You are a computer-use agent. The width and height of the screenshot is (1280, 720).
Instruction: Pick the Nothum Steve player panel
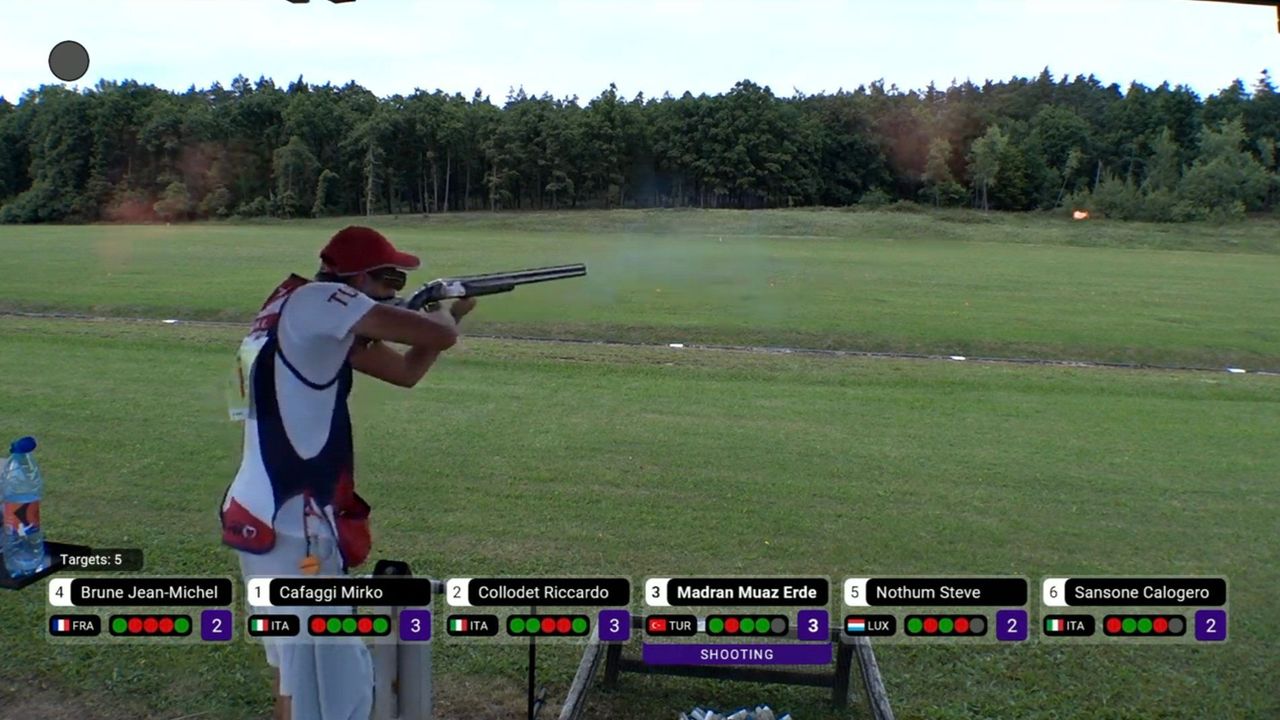(935, 608)
